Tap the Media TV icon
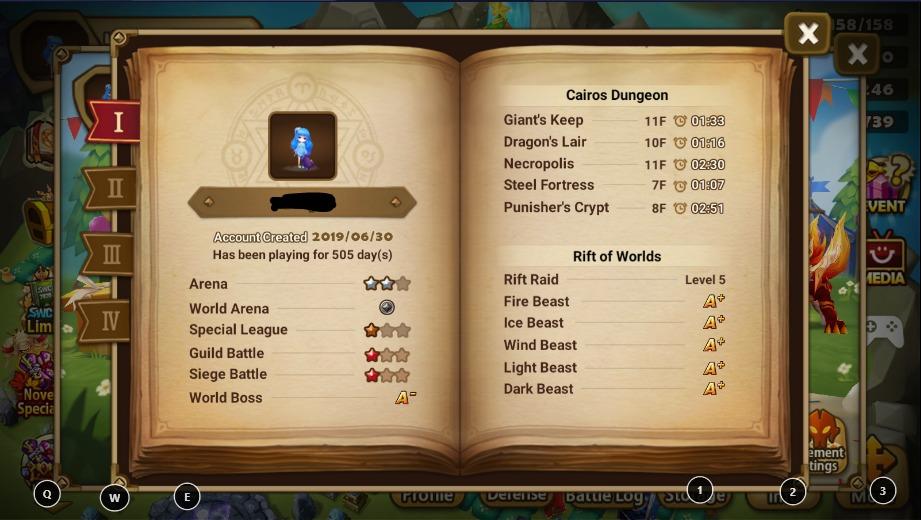This screenshot has height=520, width=921. 884,258
